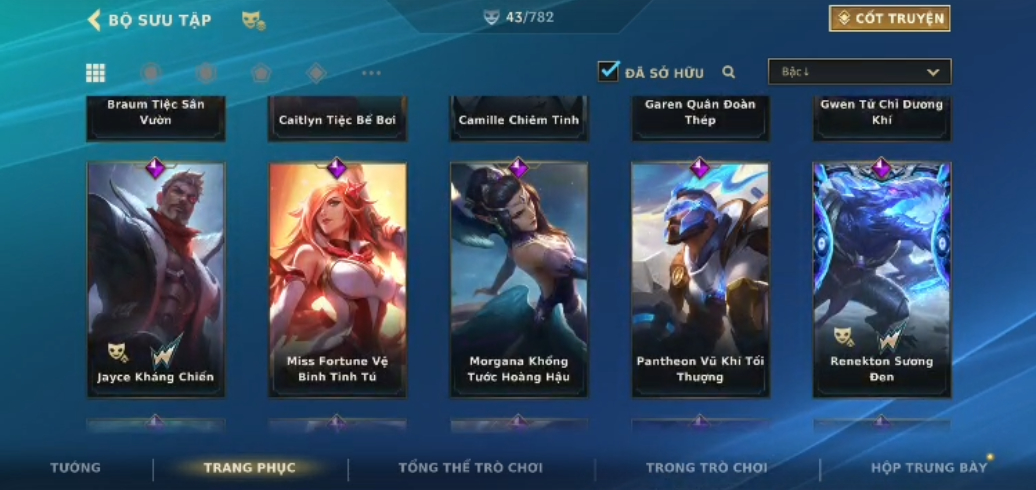Switch to Tổng Thể Trò Chơi tab
The height and width of the screenshot is (490, 1036).
coord(470,468)
